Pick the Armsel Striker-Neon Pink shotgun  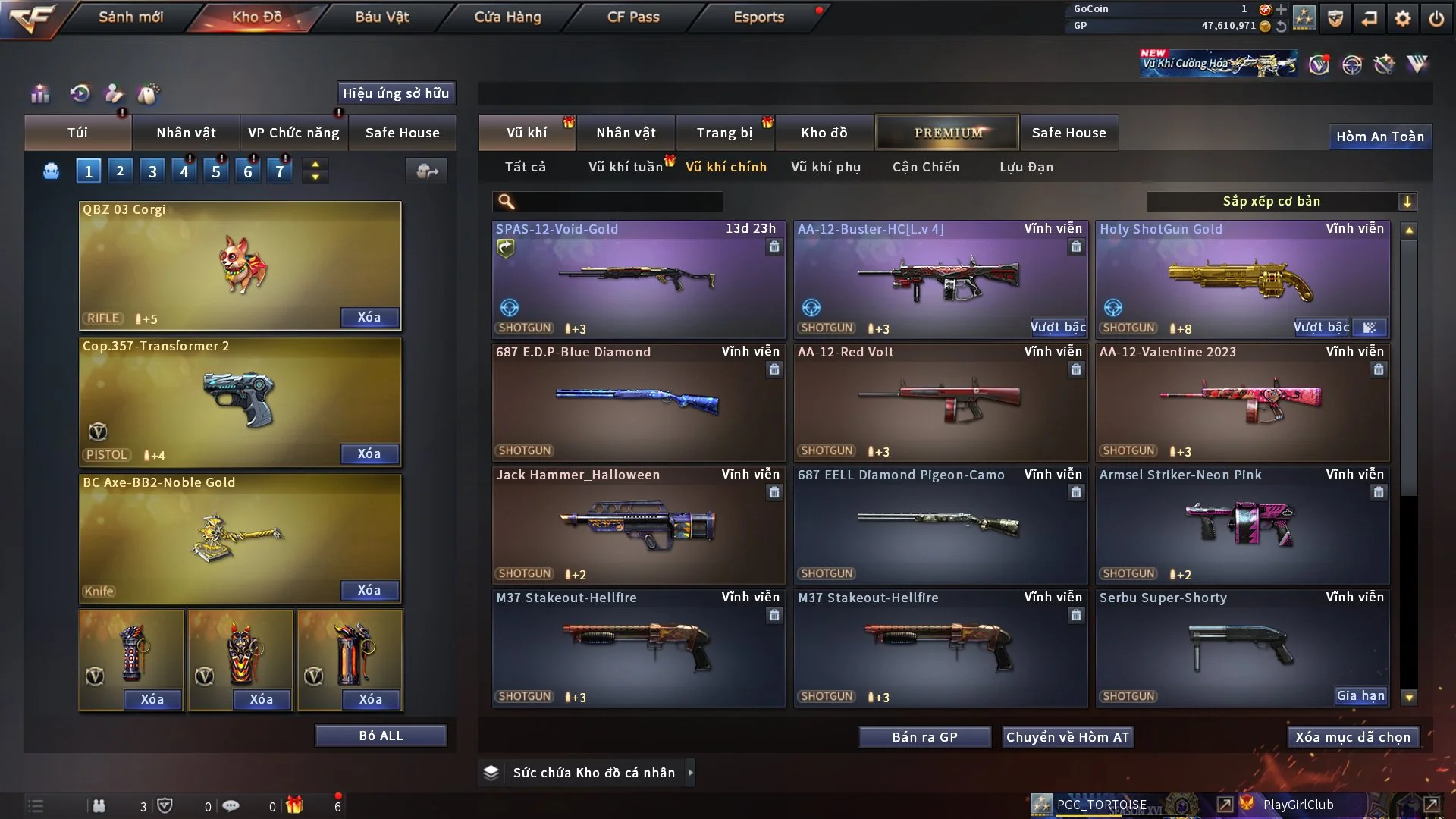(1242, 525)
